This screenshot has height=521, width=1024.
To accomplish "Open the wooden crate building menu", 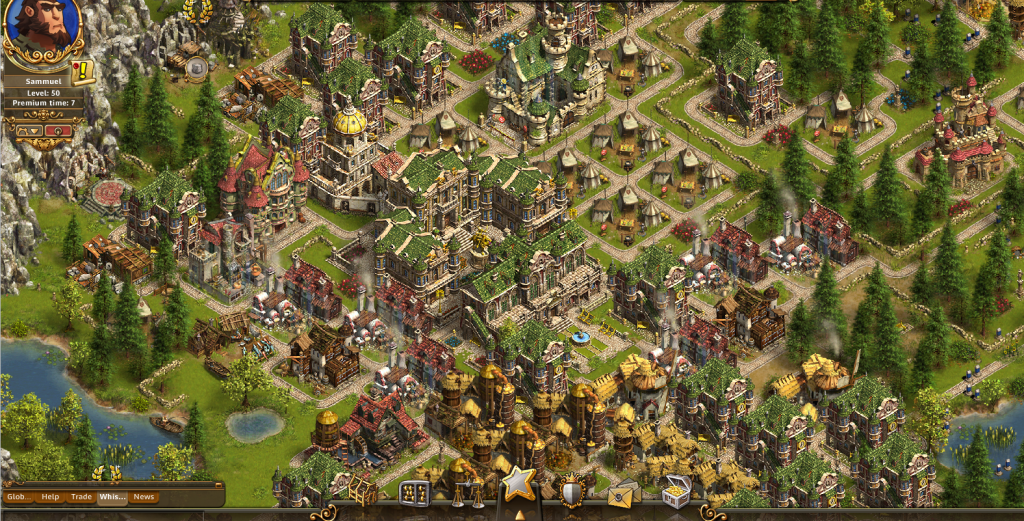I will [361, 491].
